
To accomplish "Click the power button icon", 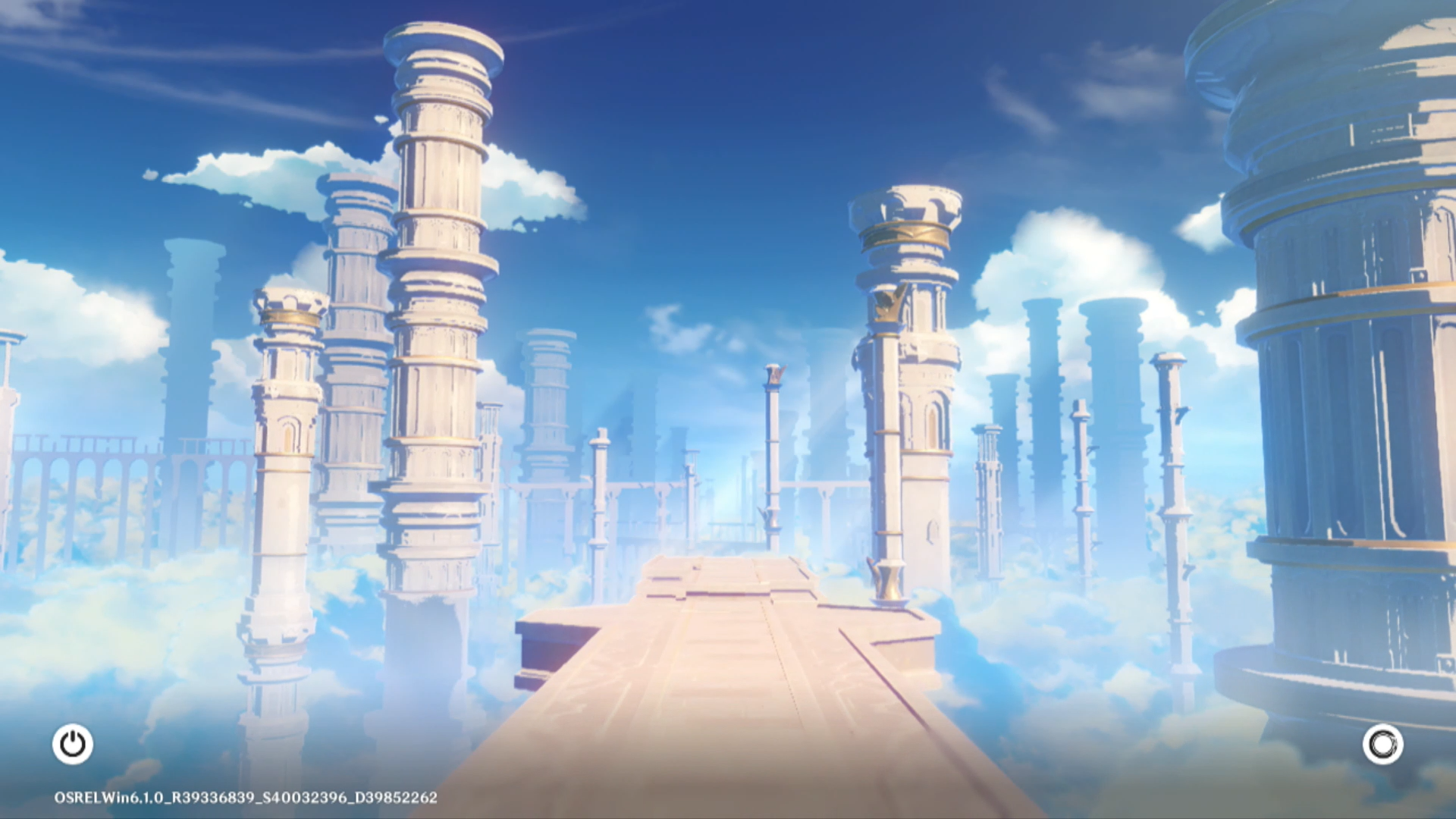I will [73, 744].
